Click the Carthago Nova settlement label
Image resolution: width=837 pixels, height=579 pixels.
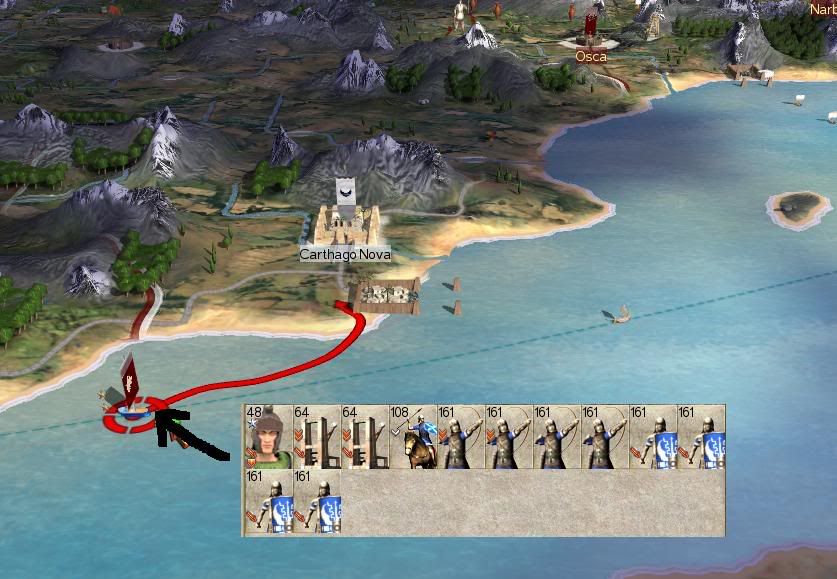tap(345, 255)
